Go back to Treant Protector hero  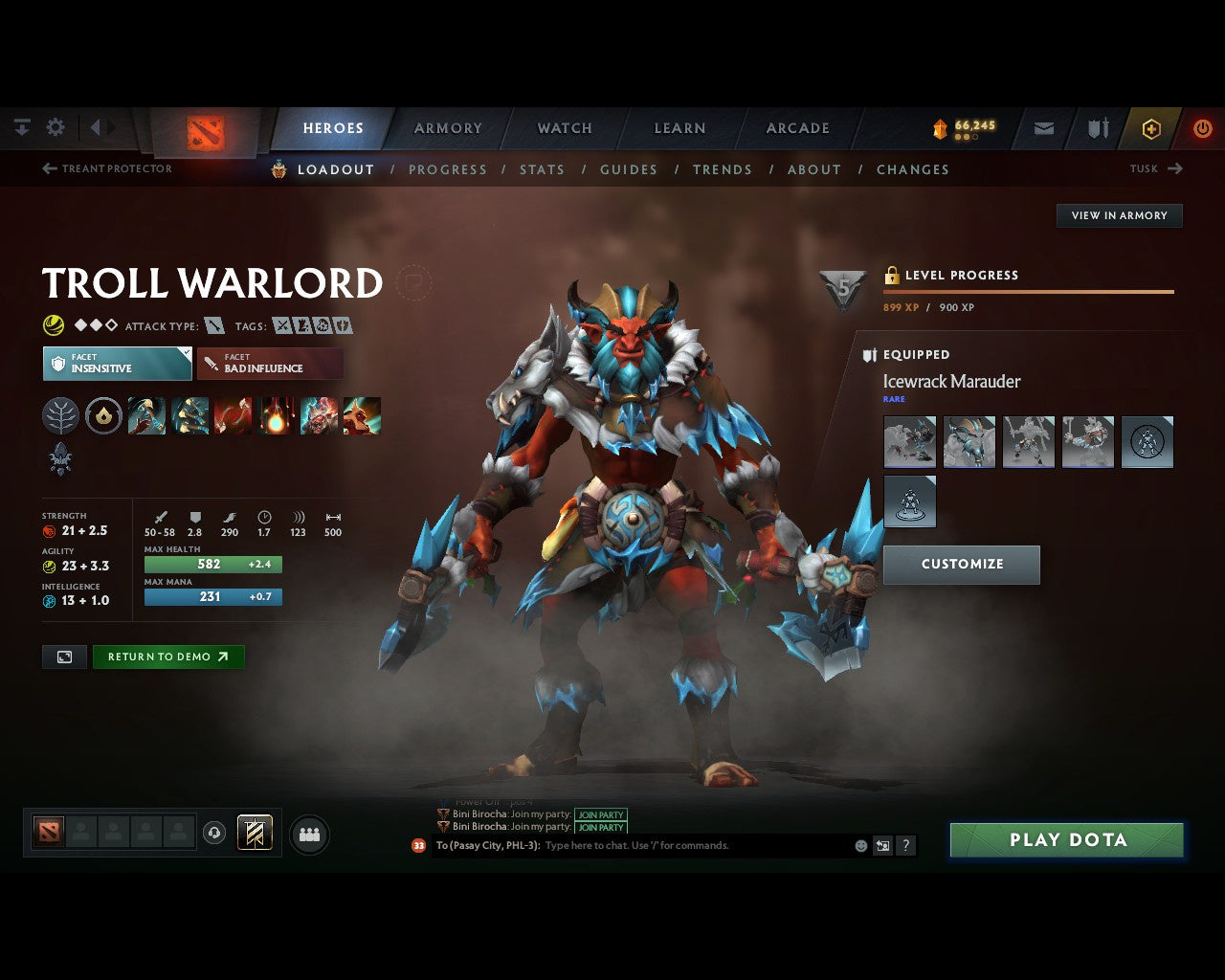coord(105,168)
